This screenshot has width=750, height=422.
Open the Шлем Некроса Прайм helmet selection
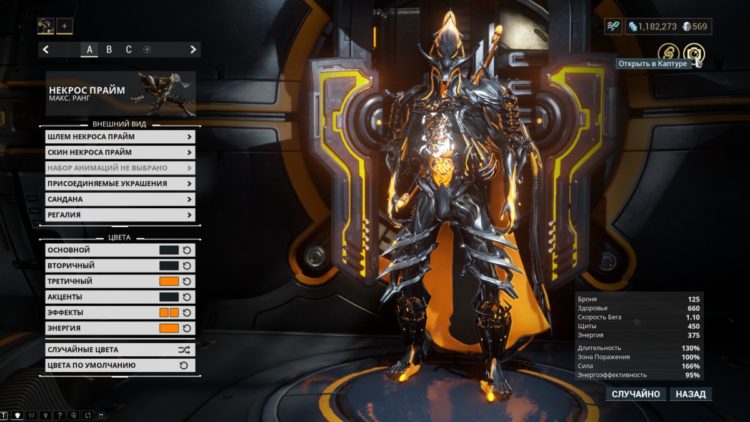[119, 137]
